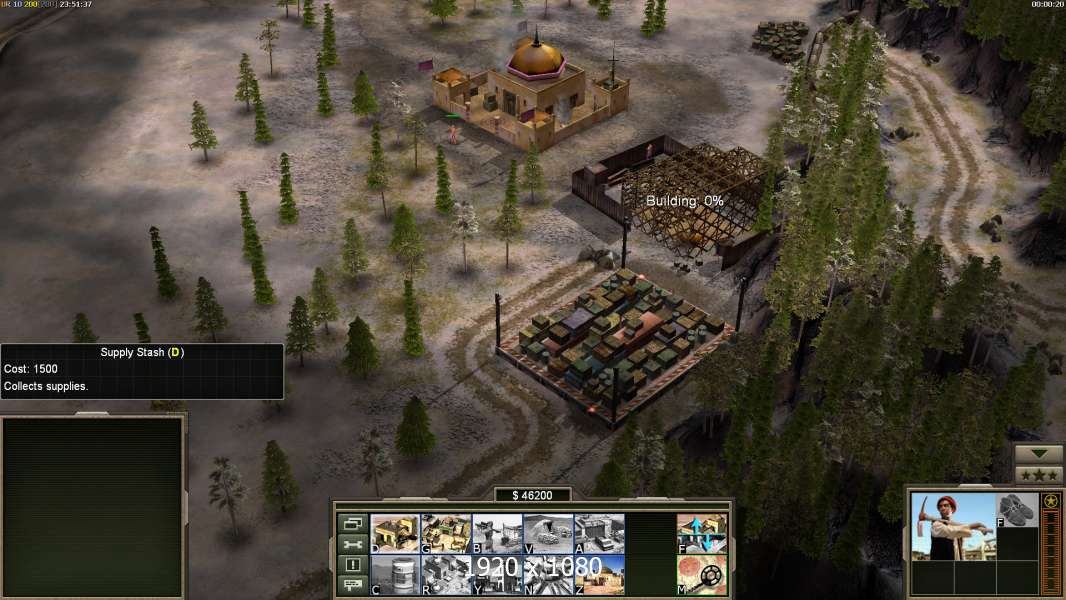Select the worker shoes upgrade icon
Viewport: 1066px width, 600px height.
pyautogui.click(x=1018, y=509)
